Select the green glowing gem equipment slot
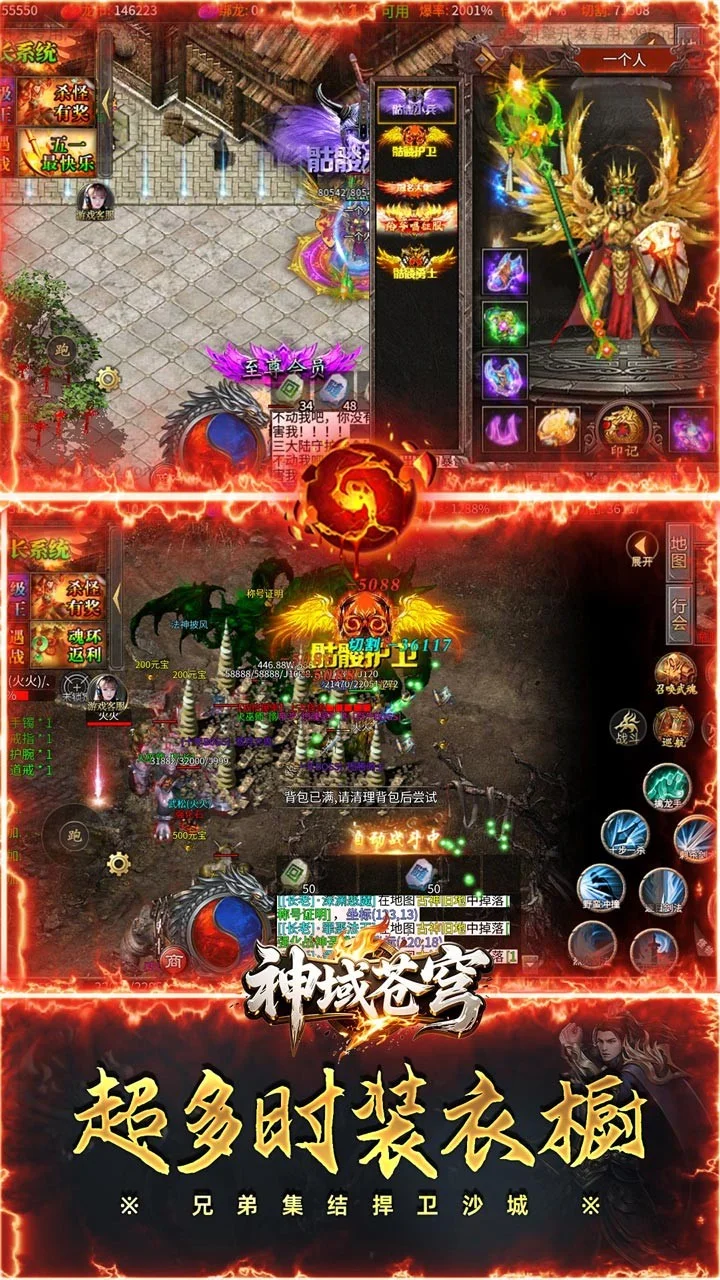The height and width of the screenshot is (1280, 720). pos(506,324)
